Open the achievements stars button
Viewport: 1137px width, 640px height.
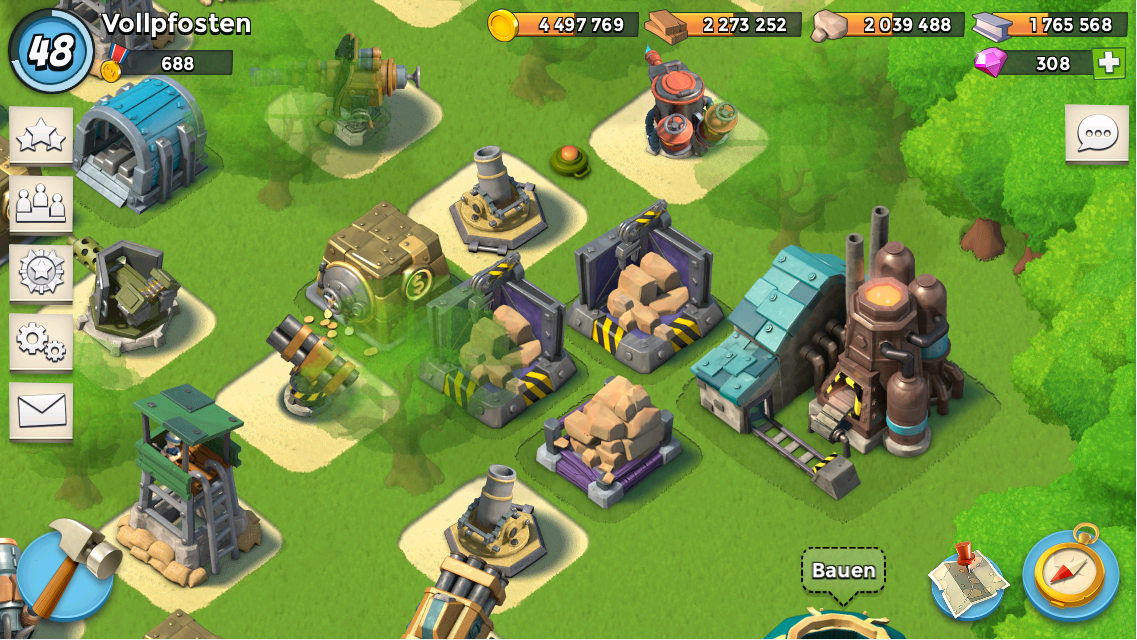click(41, 135)
